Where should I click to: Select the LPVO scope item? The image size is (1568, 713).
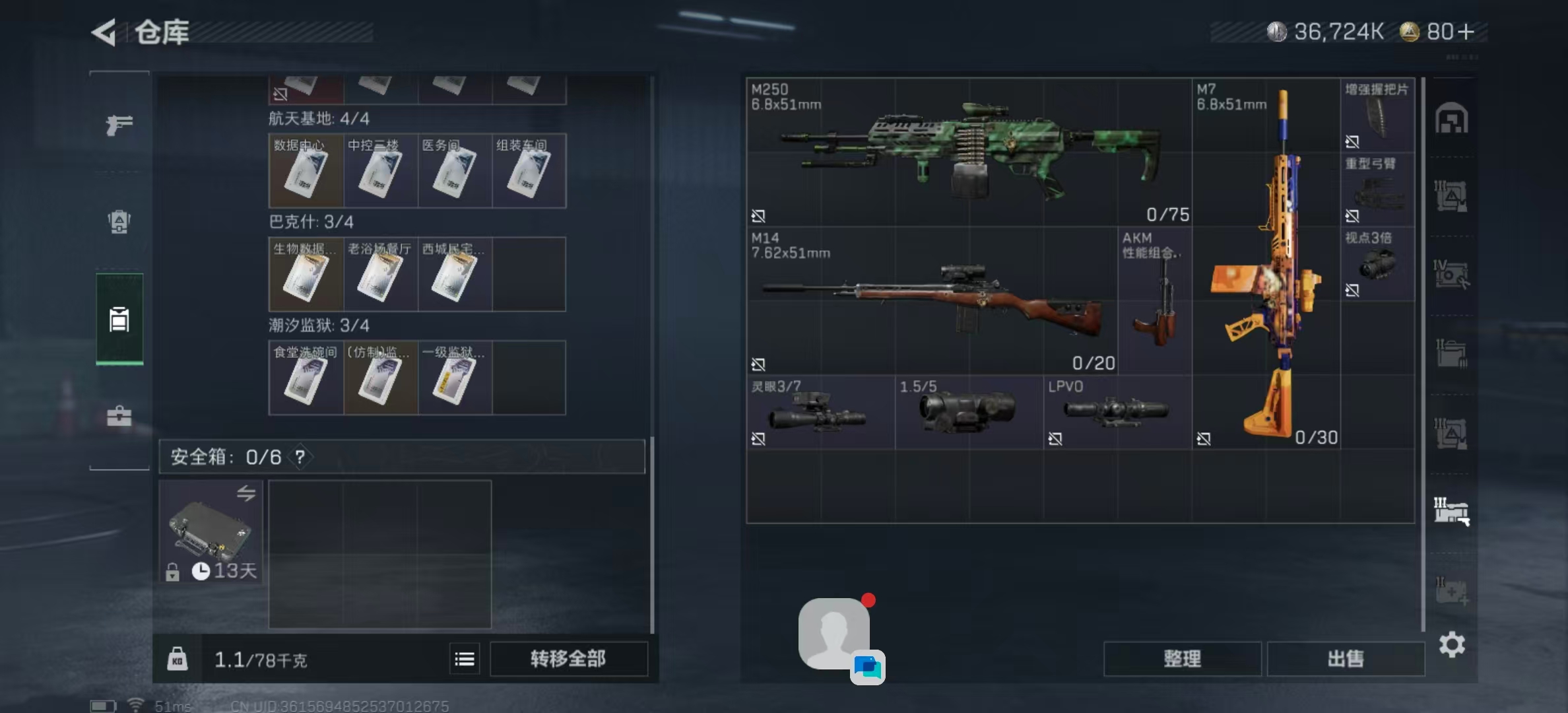pyautogui.click(x=1117, y=413)
